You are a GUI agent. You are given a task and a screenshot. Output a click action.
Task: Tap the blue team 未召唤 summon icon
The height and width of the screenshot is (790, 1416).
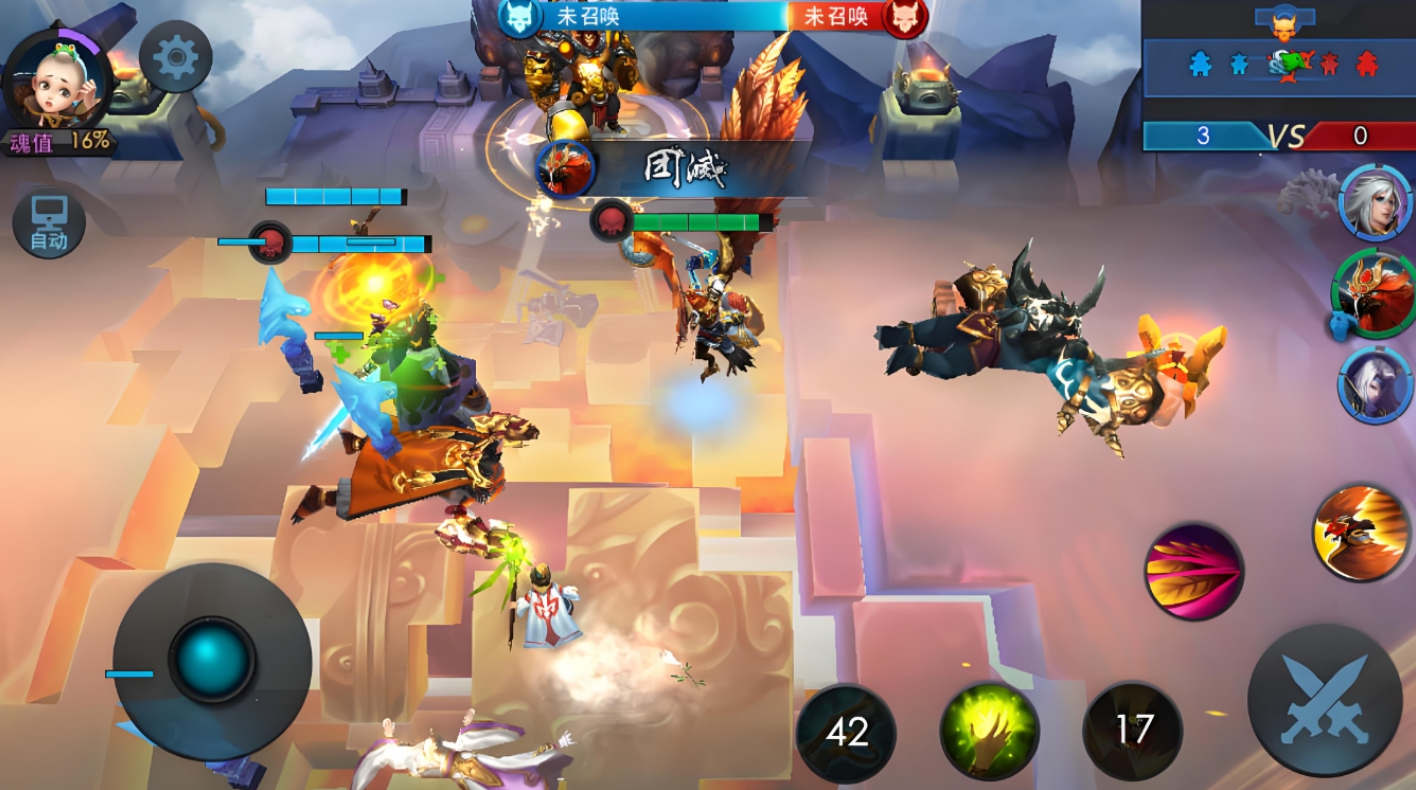point(520,17)
